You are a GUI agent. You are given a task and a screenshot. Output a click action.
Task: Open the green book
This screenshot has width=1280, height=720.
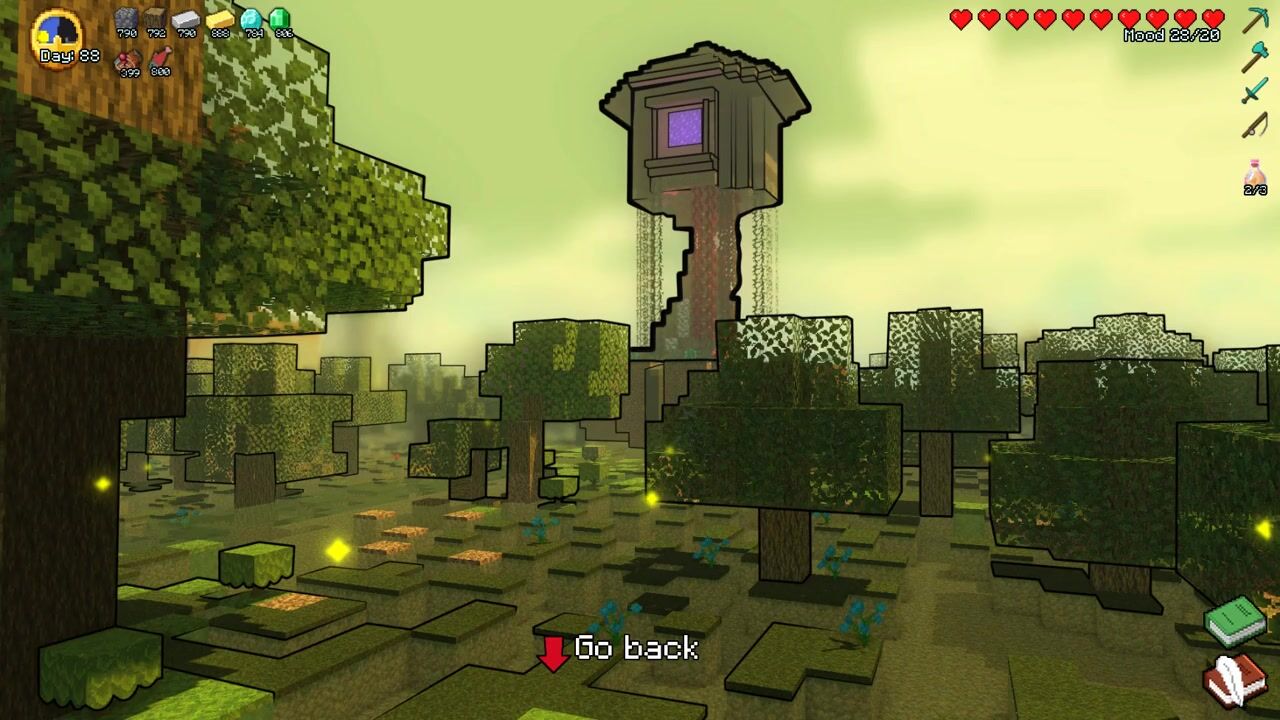[1236, 620]
